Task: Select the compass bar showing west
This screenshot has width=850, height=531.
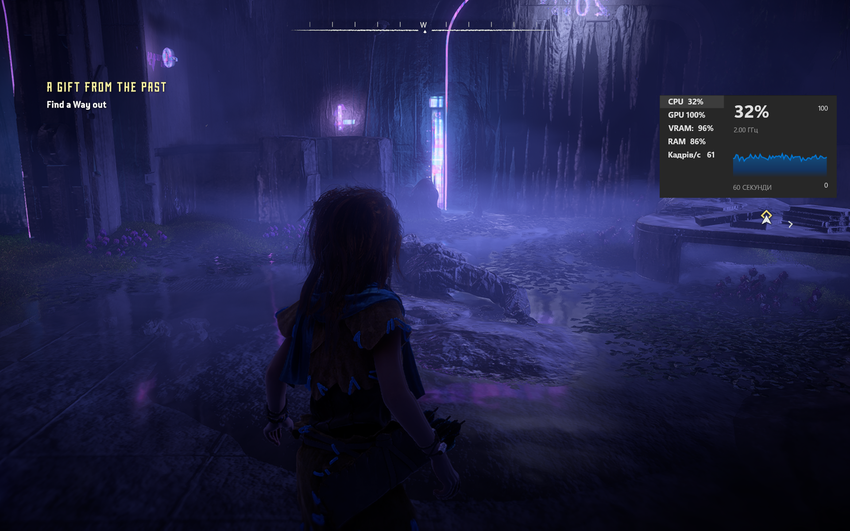Action: click(423, 25)
